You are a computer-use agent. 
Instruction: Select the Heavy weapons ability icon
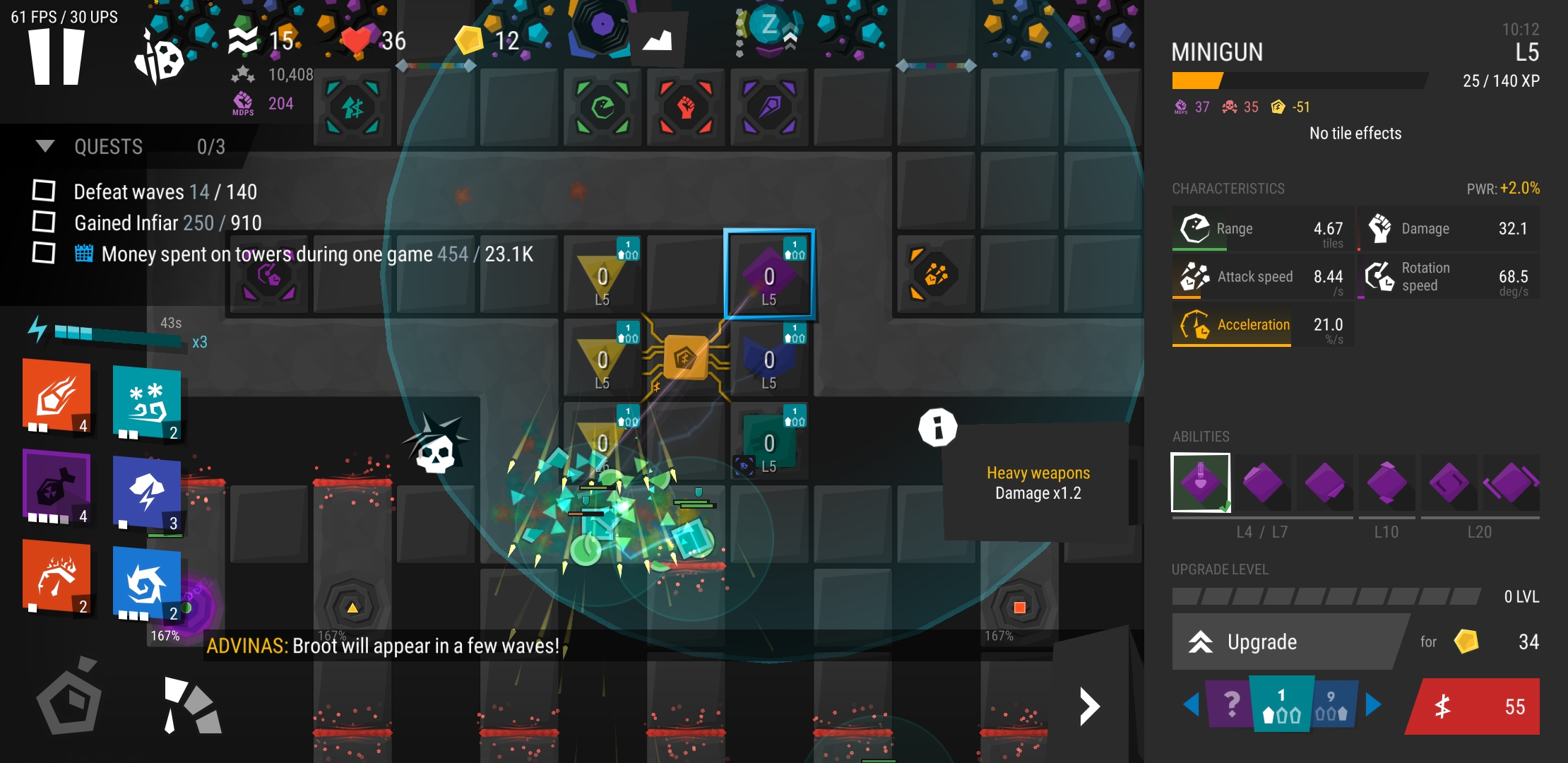tap(1201, 483)
